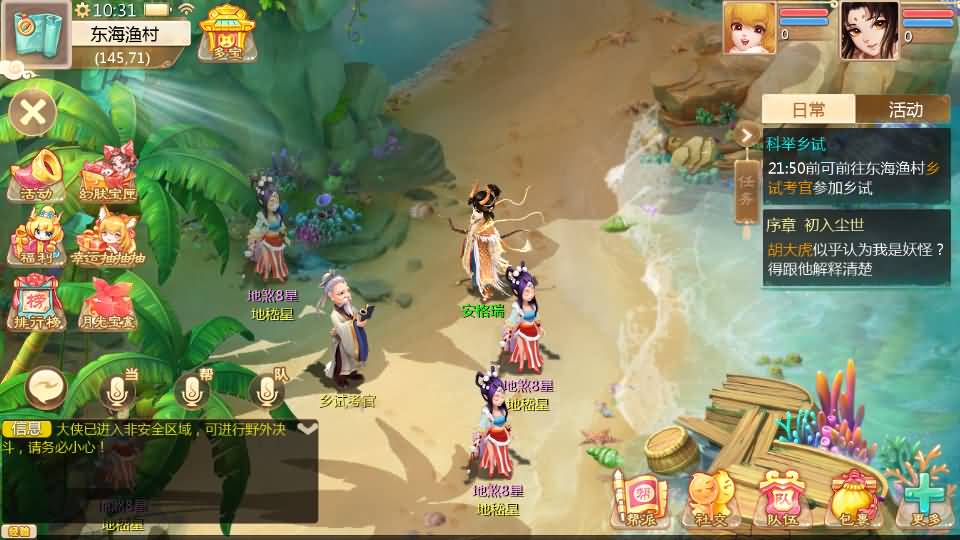Open the 幸运抽抽抽 lucky draw
The width and height of the screenshot is (960, 540).
pyautogui.click(x=108, y=240)
